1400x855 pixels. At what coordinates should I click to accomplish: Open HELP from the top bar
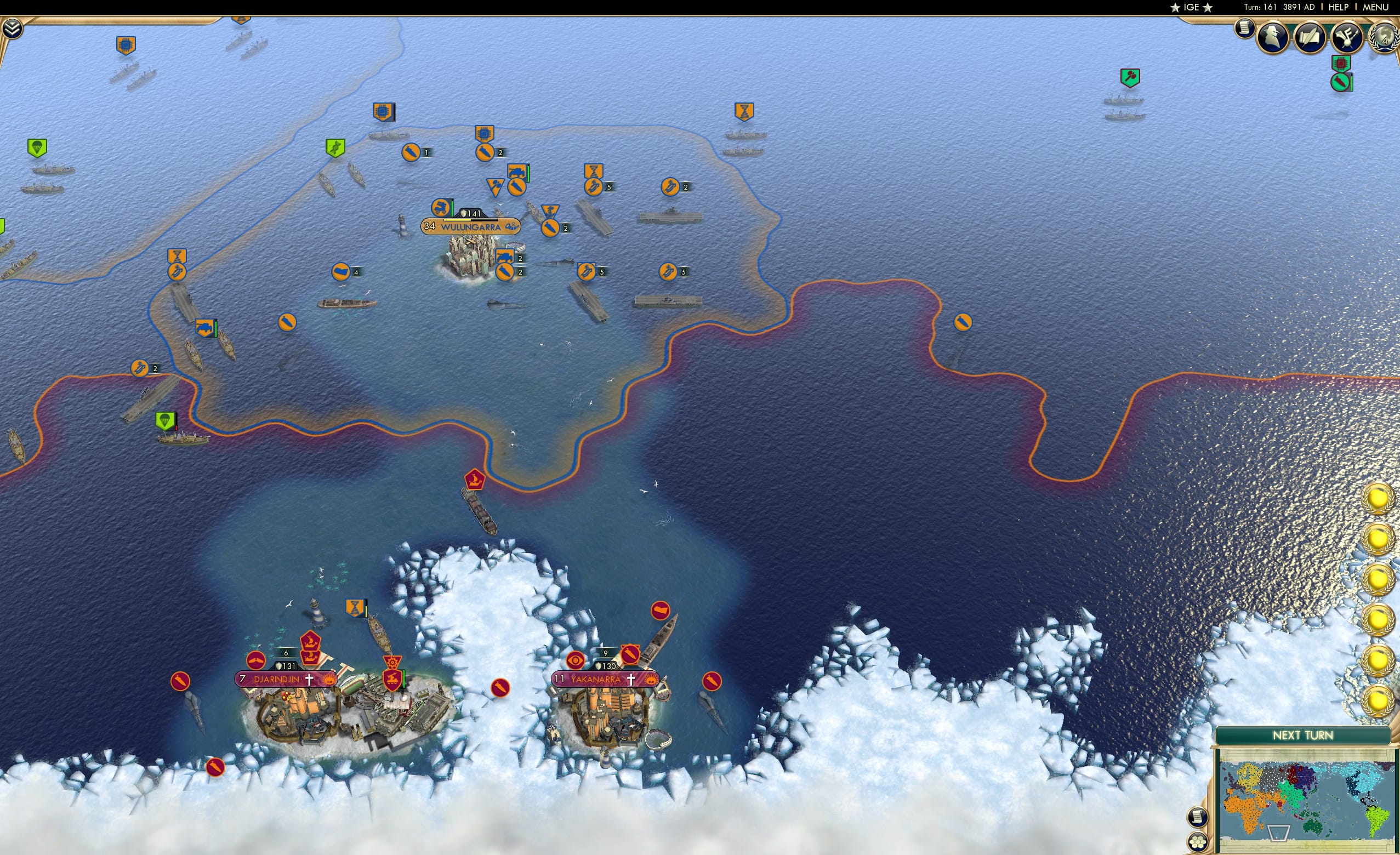pos(1338,7)
